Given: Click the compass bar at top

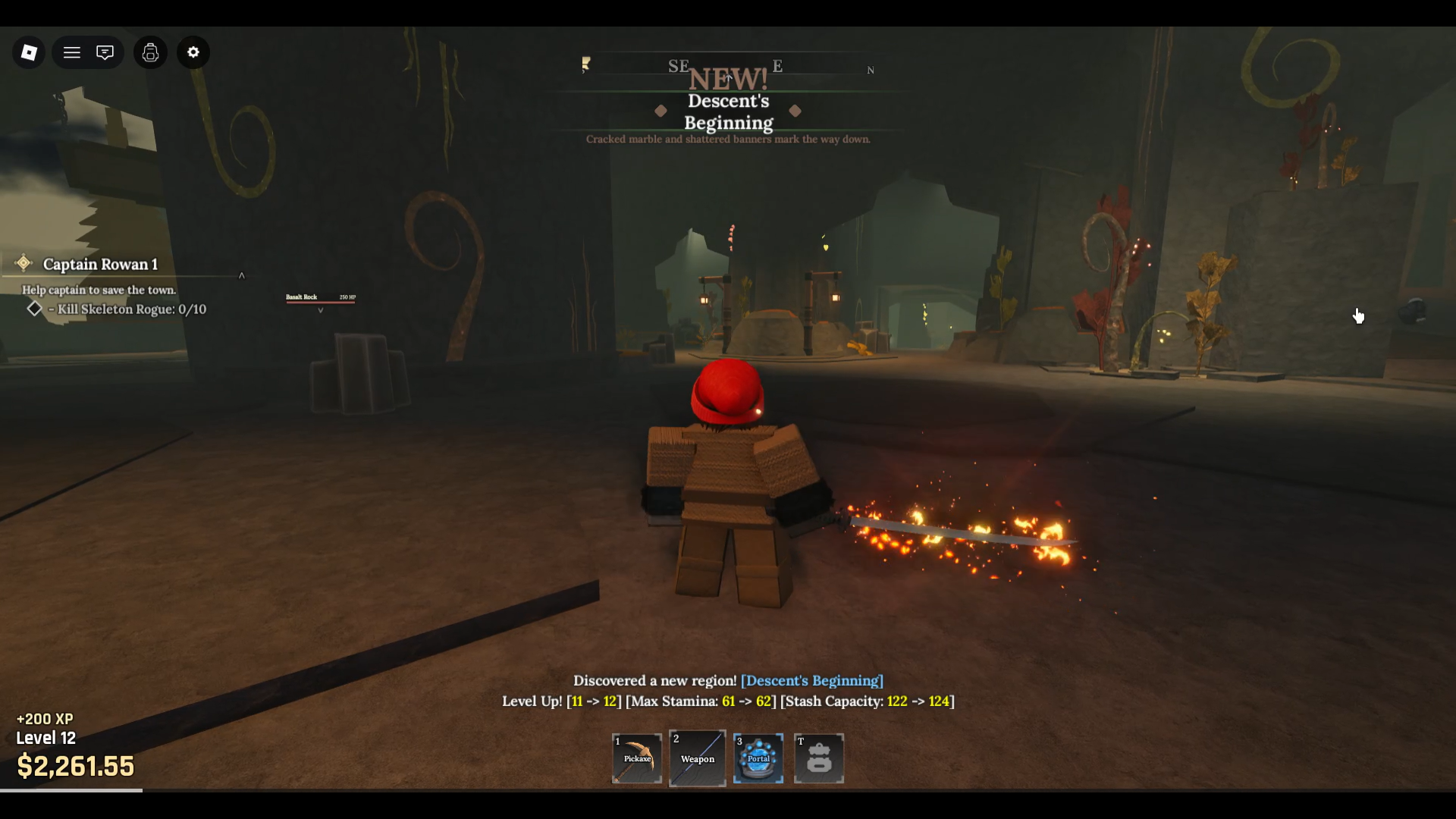Looking at the screenshot, I should click(x=728, y=66).
